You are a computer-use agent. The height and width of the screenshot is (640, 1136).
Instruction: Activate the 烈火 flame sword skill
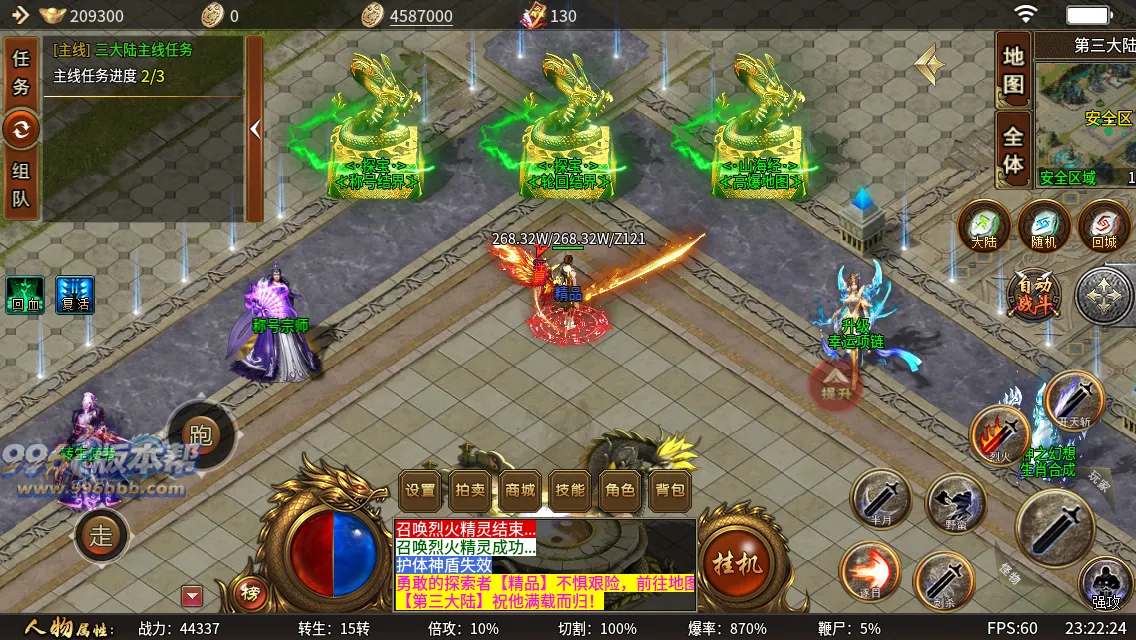[x=999, y=436]
